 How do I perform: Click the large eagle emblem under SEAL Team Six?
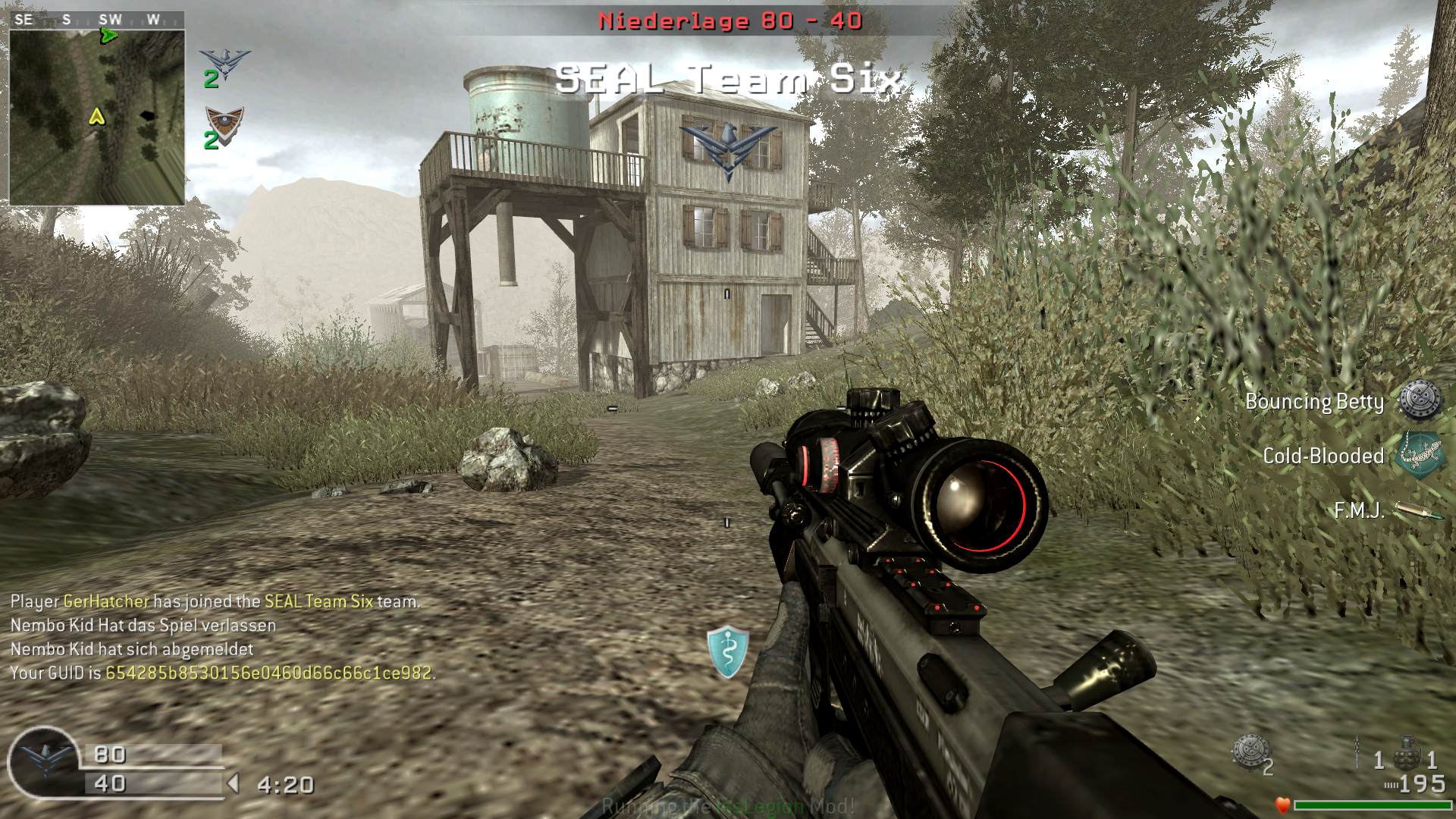(x=728, y=149)
